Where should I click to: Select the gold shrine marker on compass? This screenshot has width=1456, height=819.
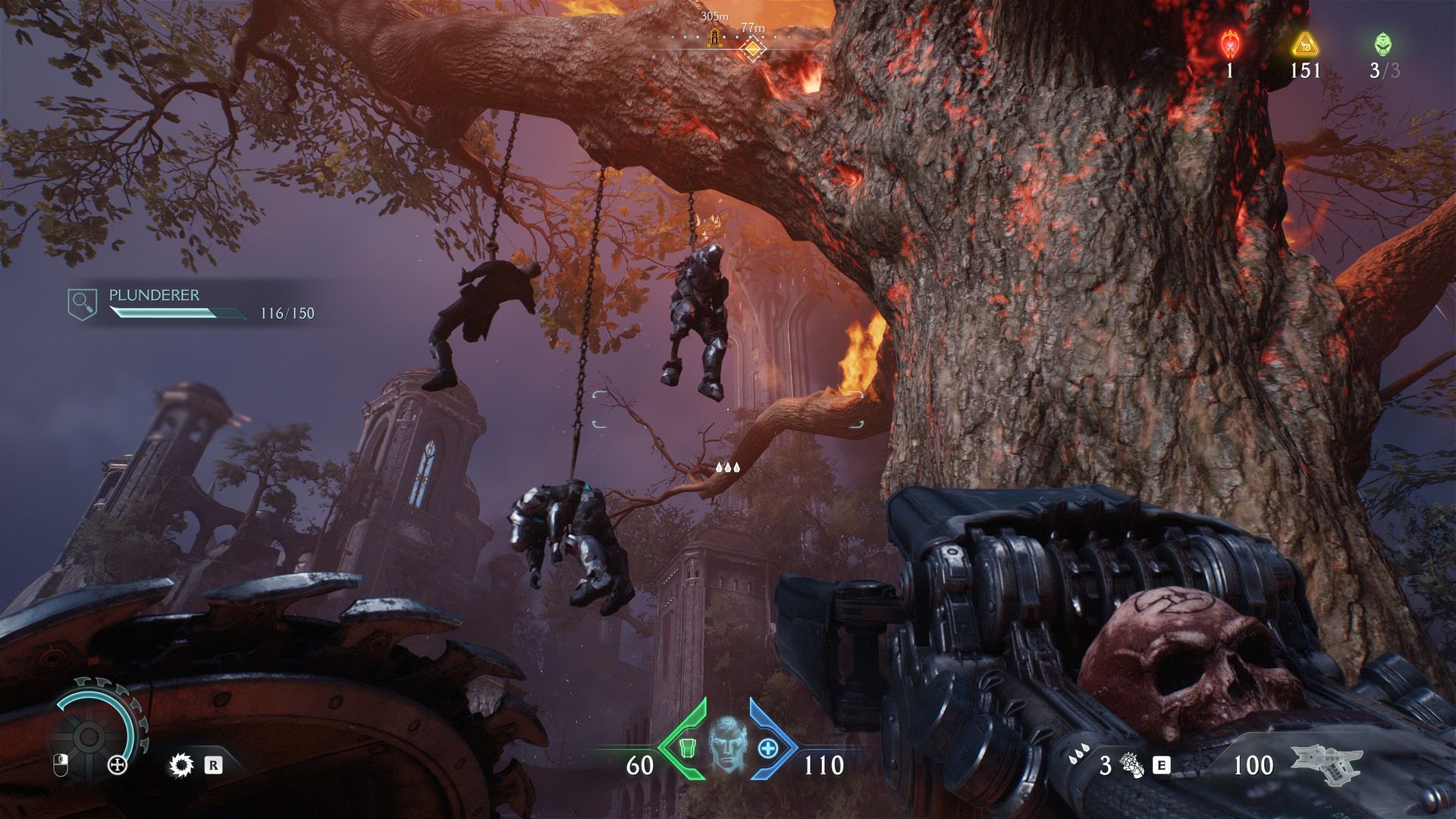click(x=714, y=37)
